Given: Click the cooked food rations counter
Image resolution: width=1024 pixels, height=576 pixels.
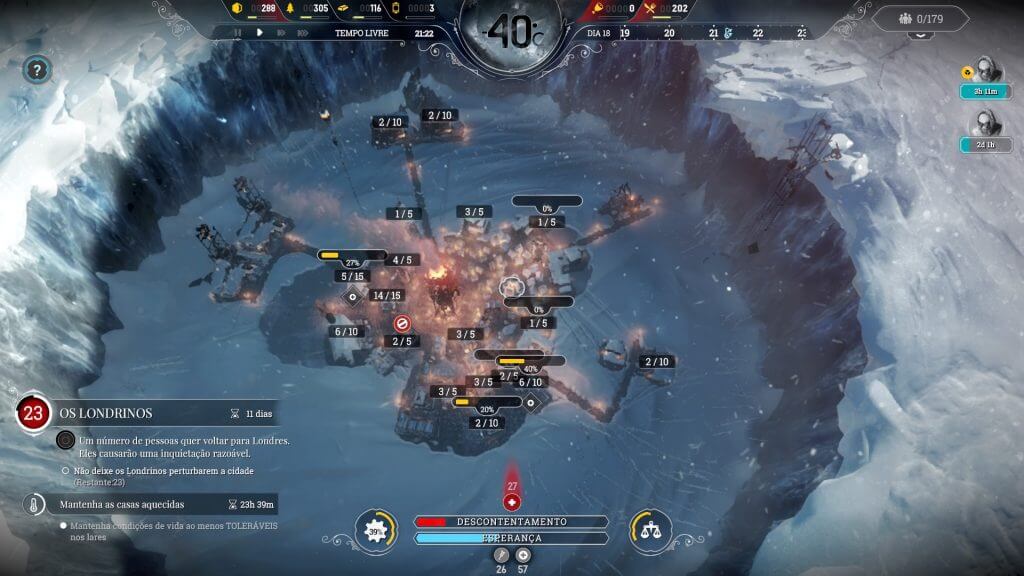Looking at the screenshot, I should click(x=670, y=9).
